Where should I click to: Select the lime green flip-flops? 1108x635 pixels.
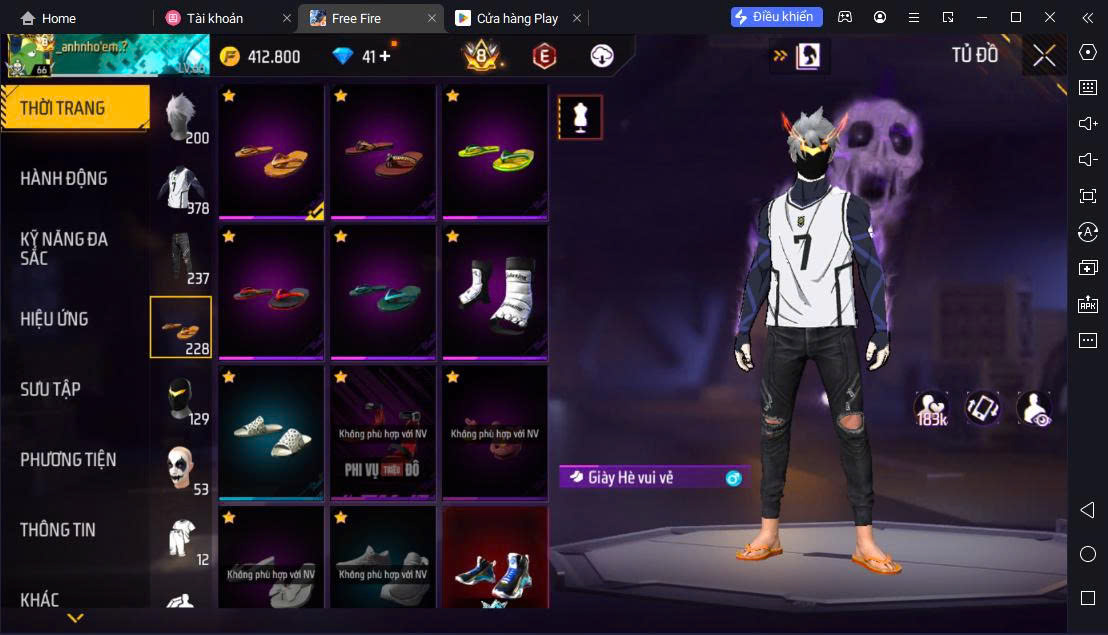tap(495, 151)
